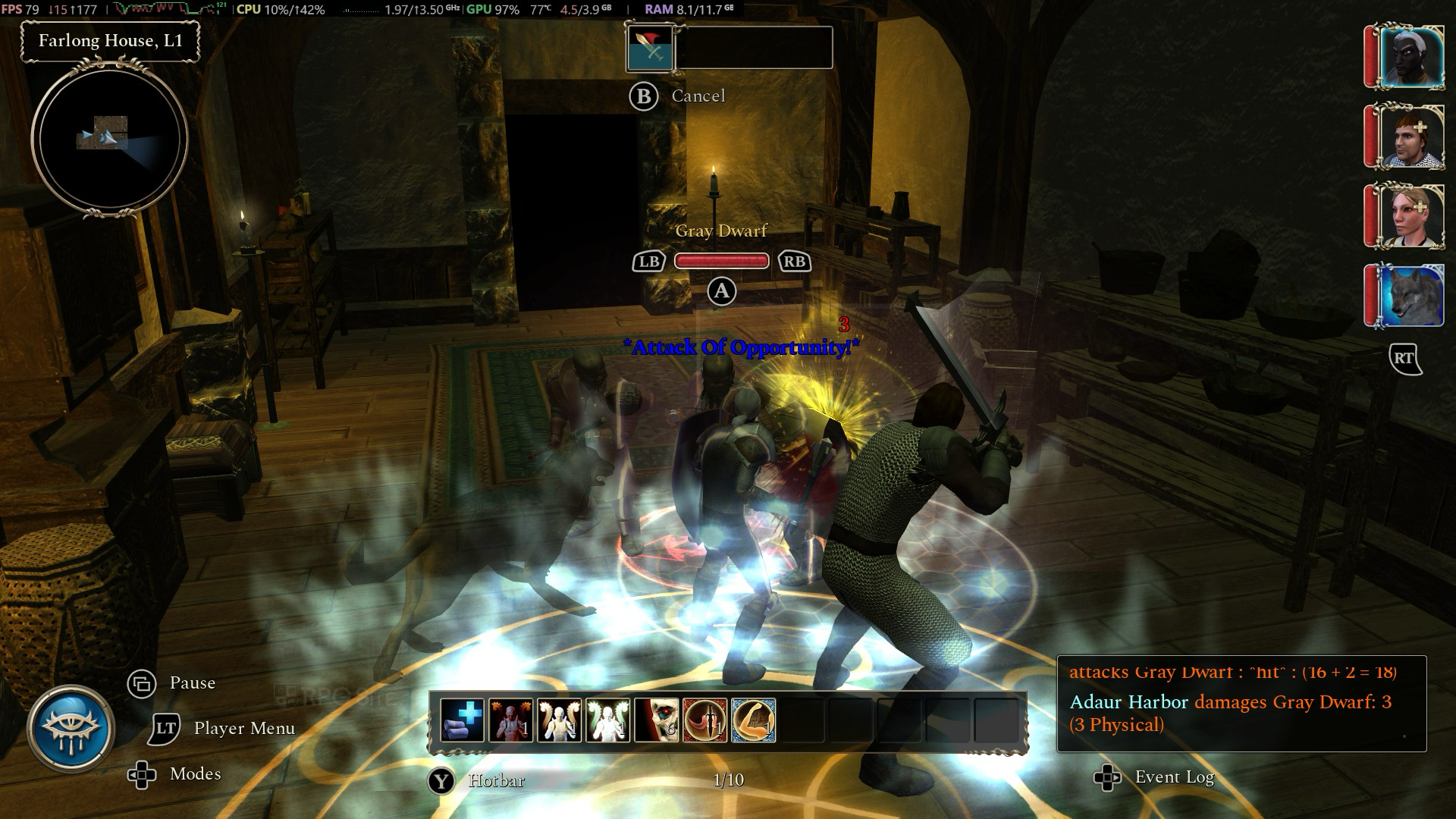The height and width of the screenshot is (819, 1456).
Task: Select the dark elf party portrait
Action: pos(1410,58)
